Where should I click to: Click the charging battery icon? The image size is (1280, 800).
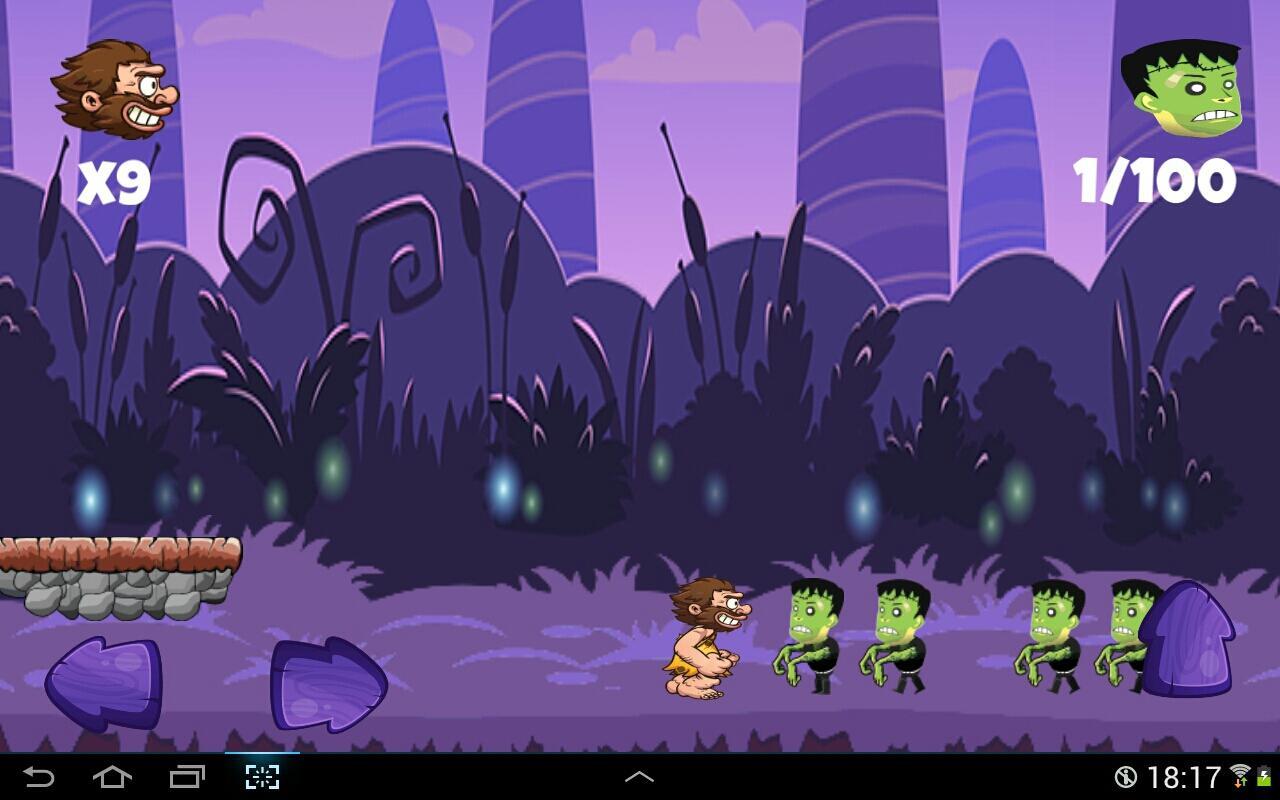click(1264, 774)
